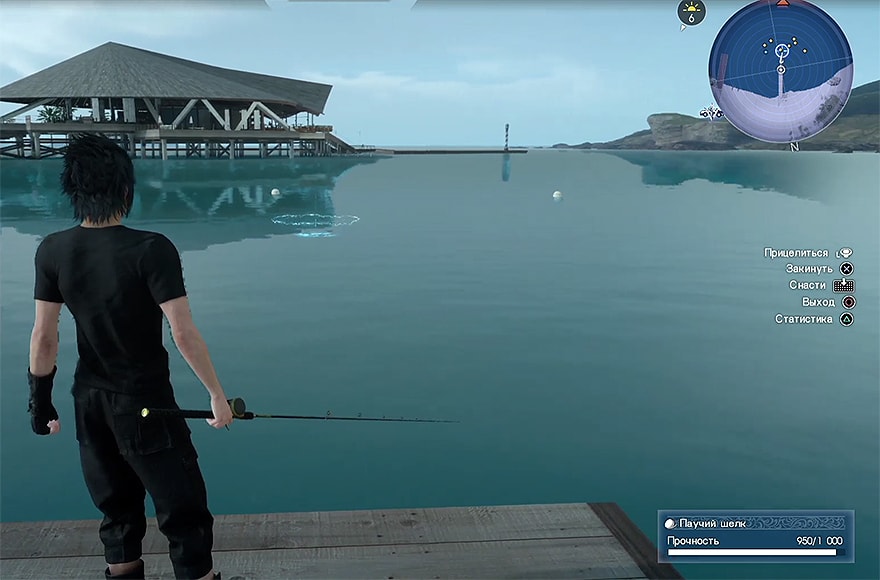Open the Статистика option
880x580 pixels.
click(x=814, y=319)
